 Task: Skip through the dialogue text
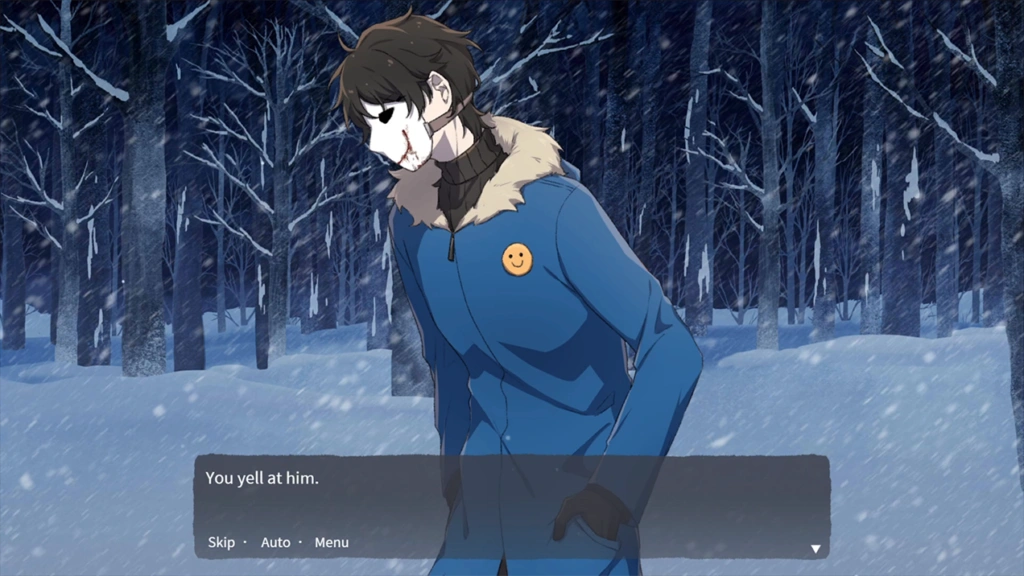(221, 542)
